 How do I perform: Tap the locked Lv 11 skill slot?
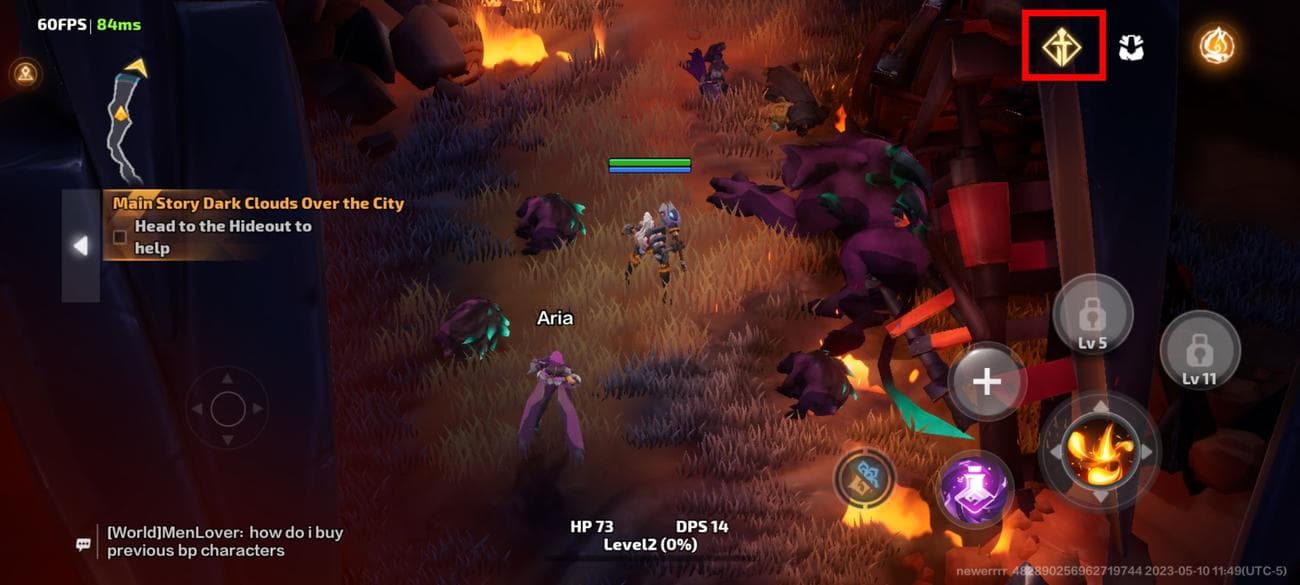1199,352
